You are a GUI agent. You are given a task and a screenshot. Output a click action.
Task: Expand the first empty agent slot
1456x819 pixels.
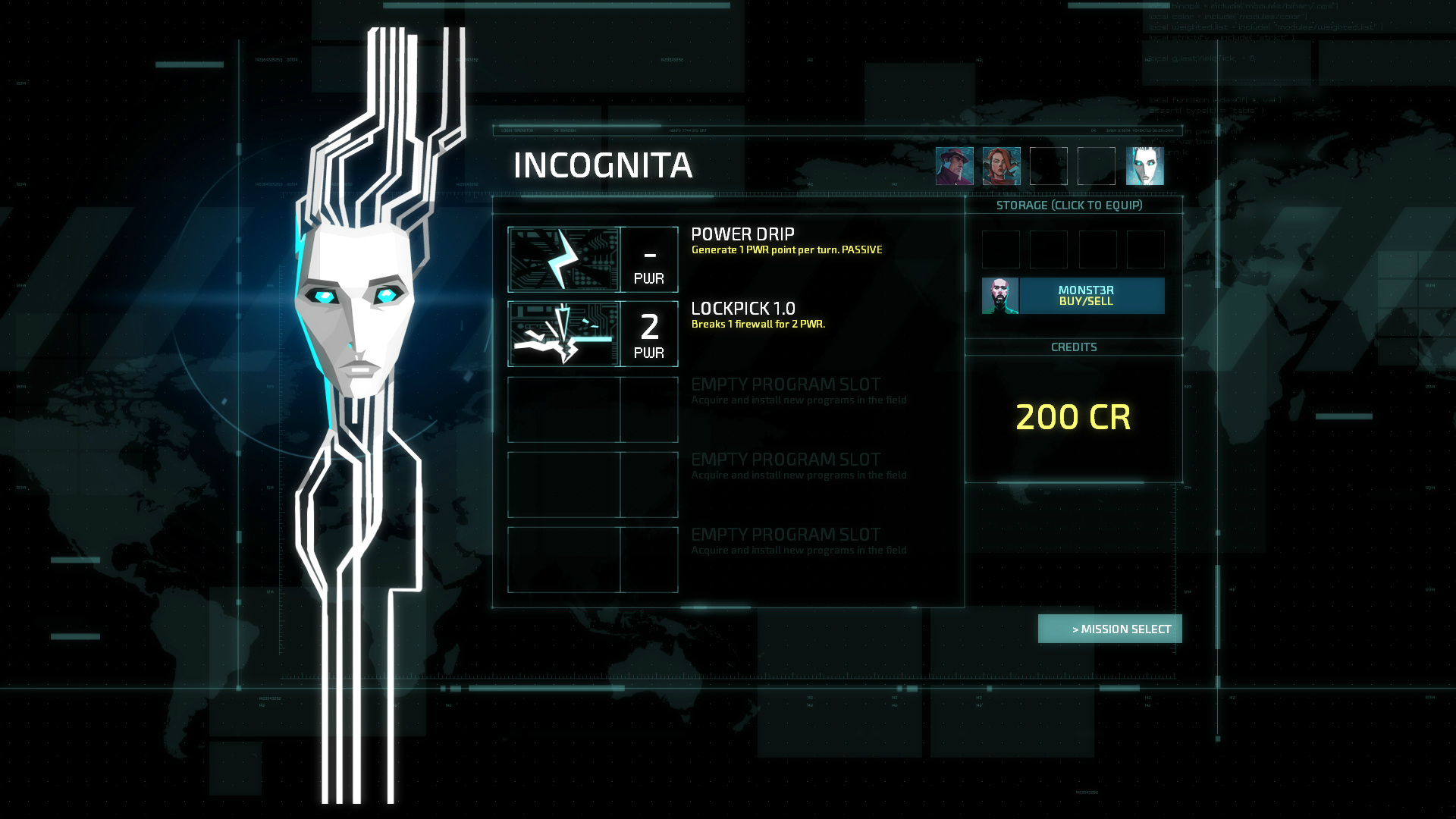1049,165
